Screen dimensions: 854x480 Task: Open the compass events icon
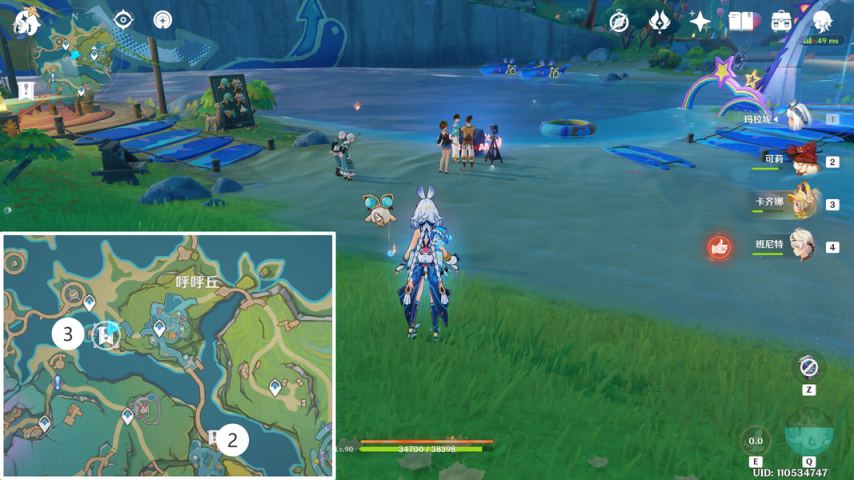tap(620, 21)
